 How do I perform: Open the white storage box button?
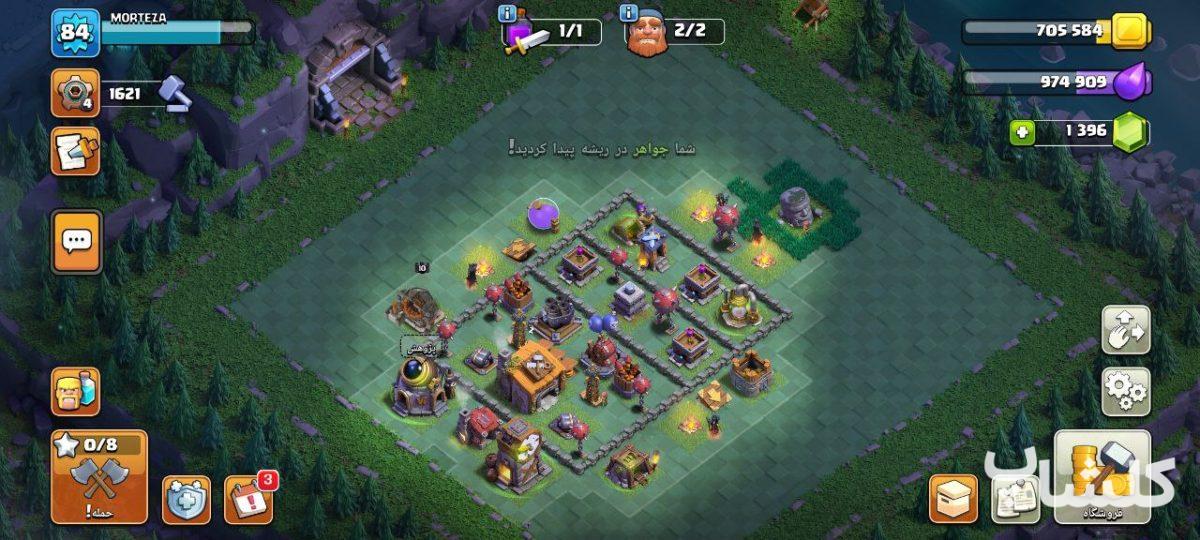pos(953,498)
